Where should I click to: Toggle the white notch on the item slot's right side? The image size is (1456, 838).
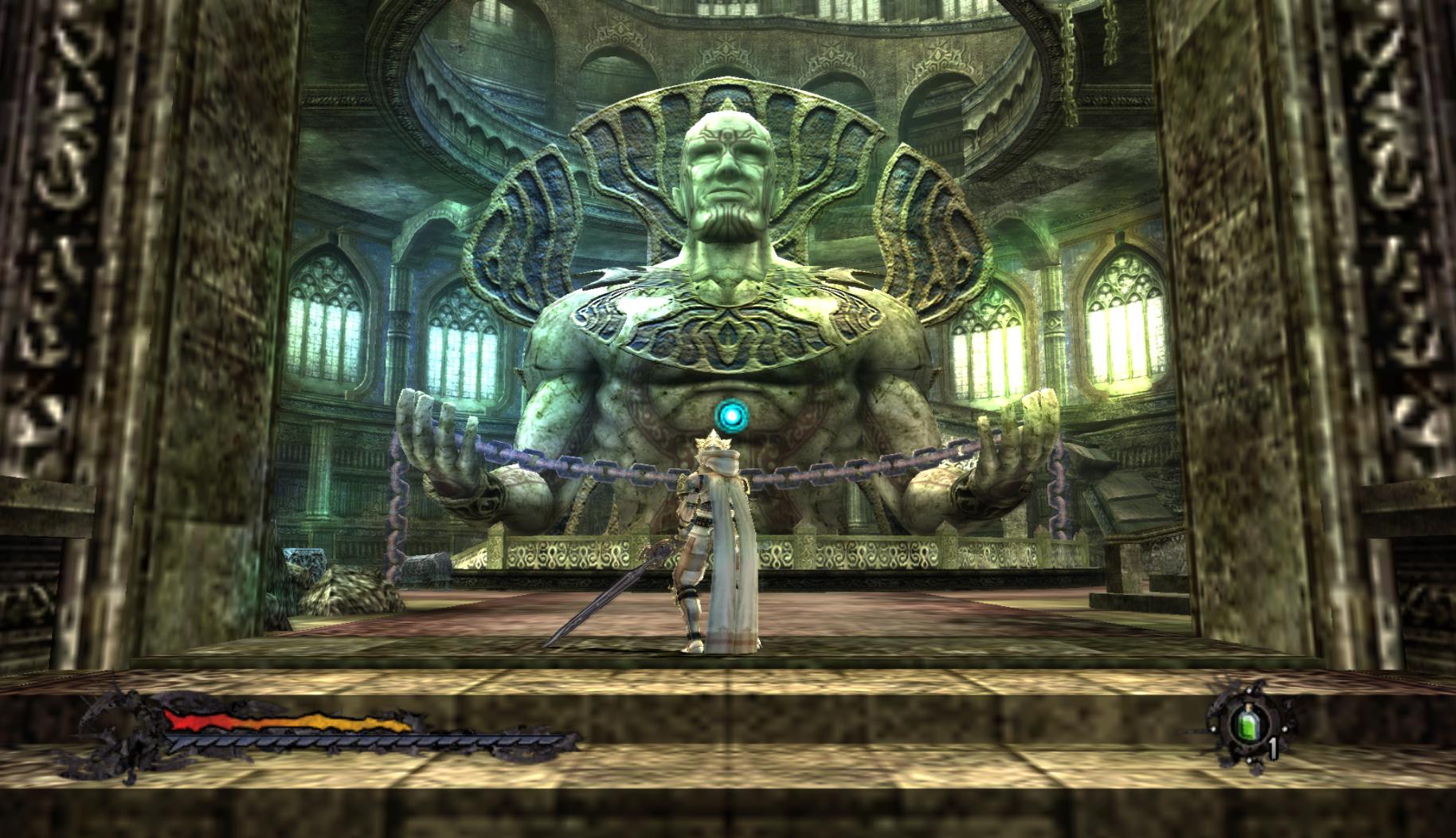click(1285, 729)
